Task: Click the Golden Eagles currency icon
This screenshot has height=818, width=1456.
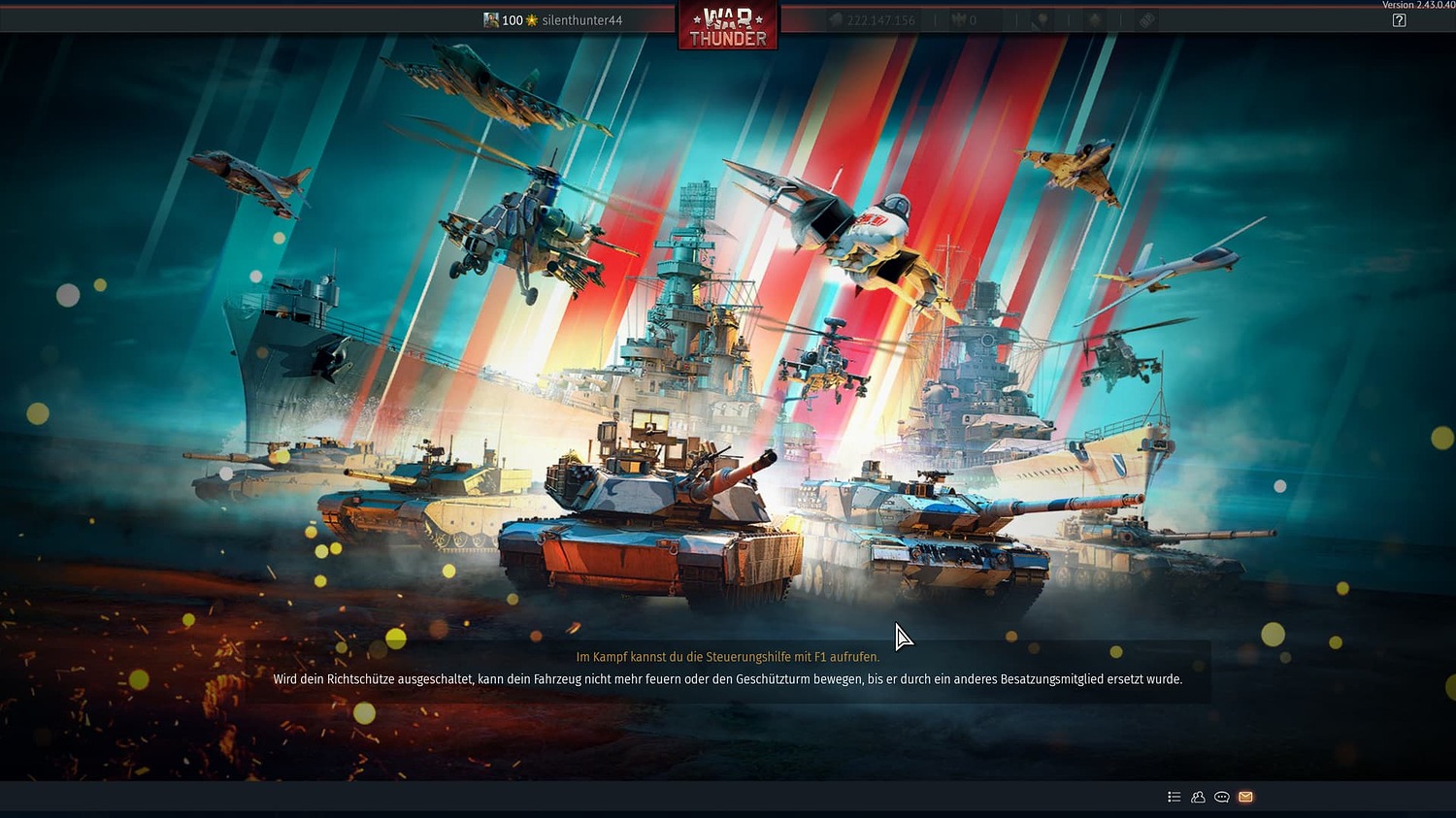Action: pyautogui.click(x=960, y=19)
